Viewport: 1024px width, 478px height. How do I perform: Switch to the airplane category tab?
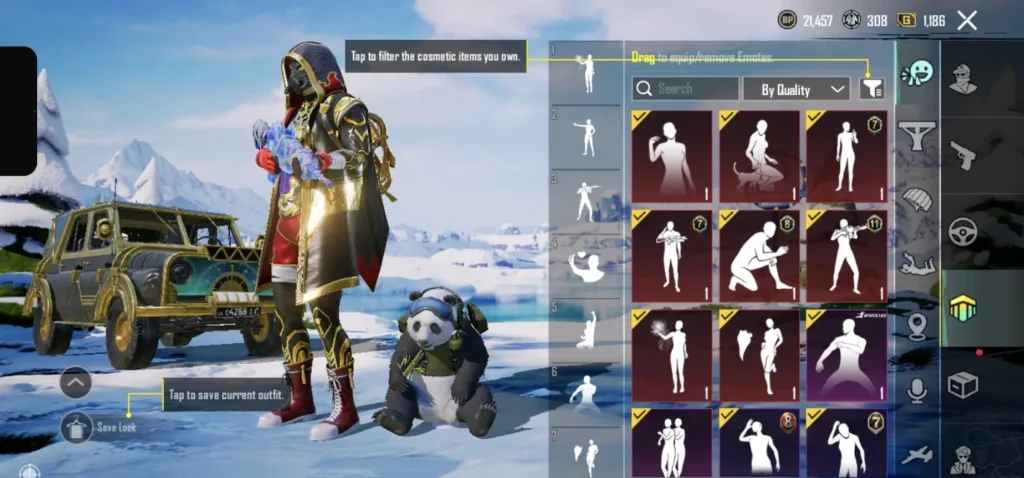[x=916, y=455]
